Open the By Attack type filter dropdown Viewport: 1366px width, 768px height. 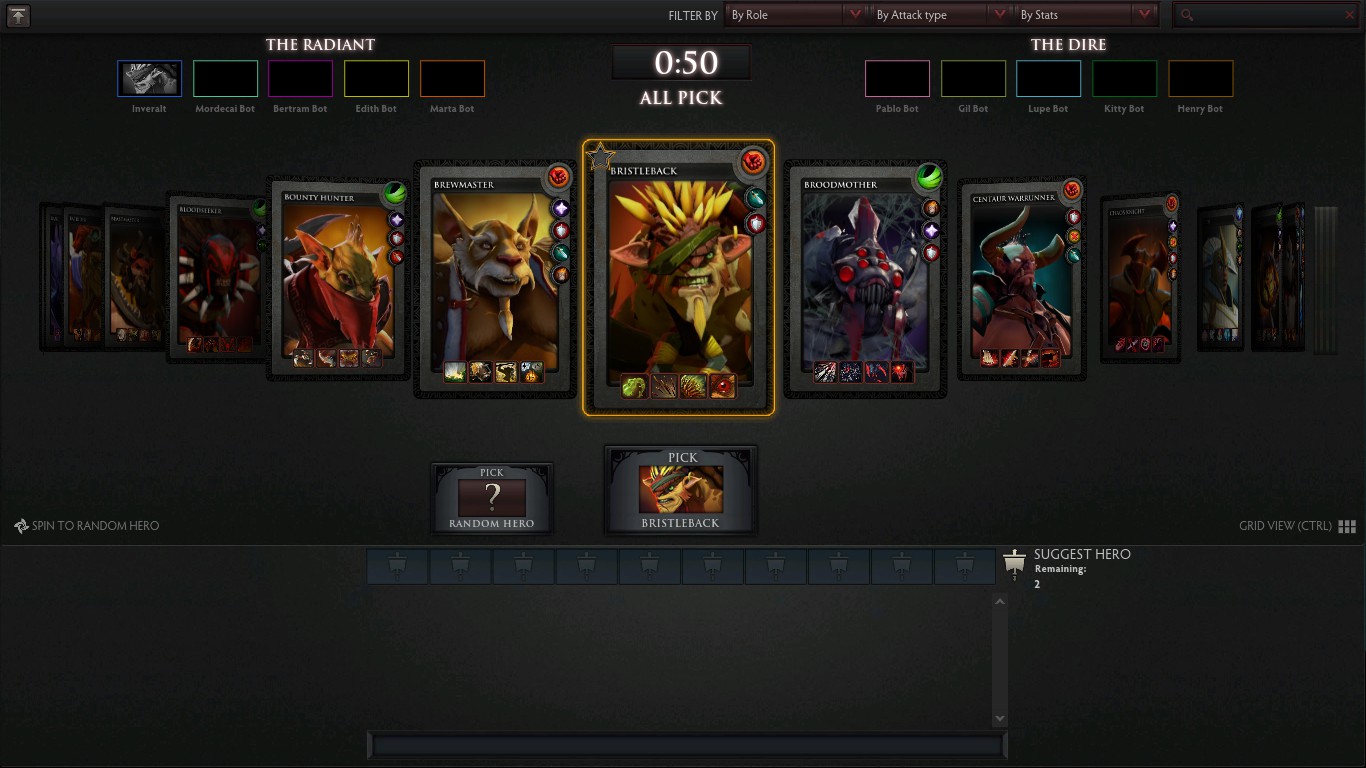point(940,15)
